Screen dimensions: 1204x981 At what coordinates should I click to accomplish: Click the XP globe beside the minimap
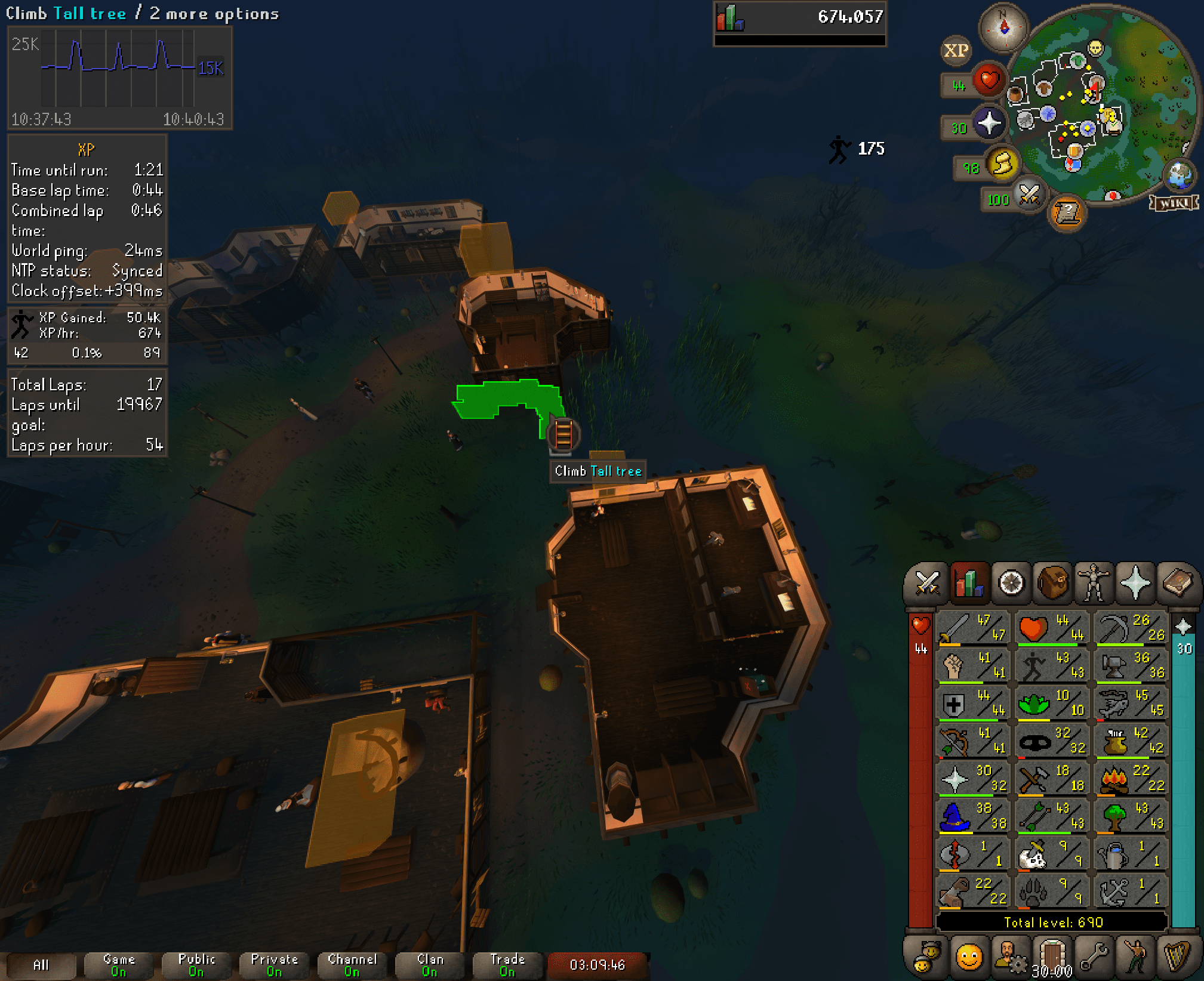956,51
